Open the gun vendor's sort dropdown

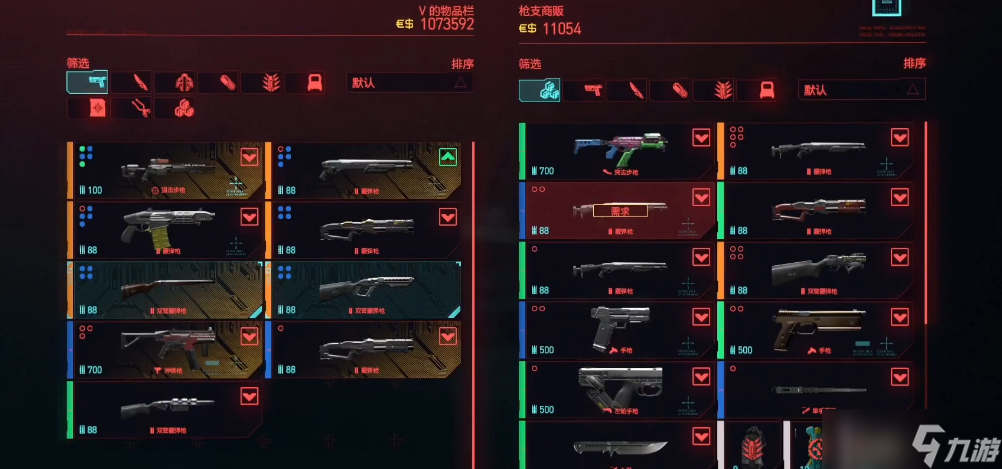coord(861,90)
